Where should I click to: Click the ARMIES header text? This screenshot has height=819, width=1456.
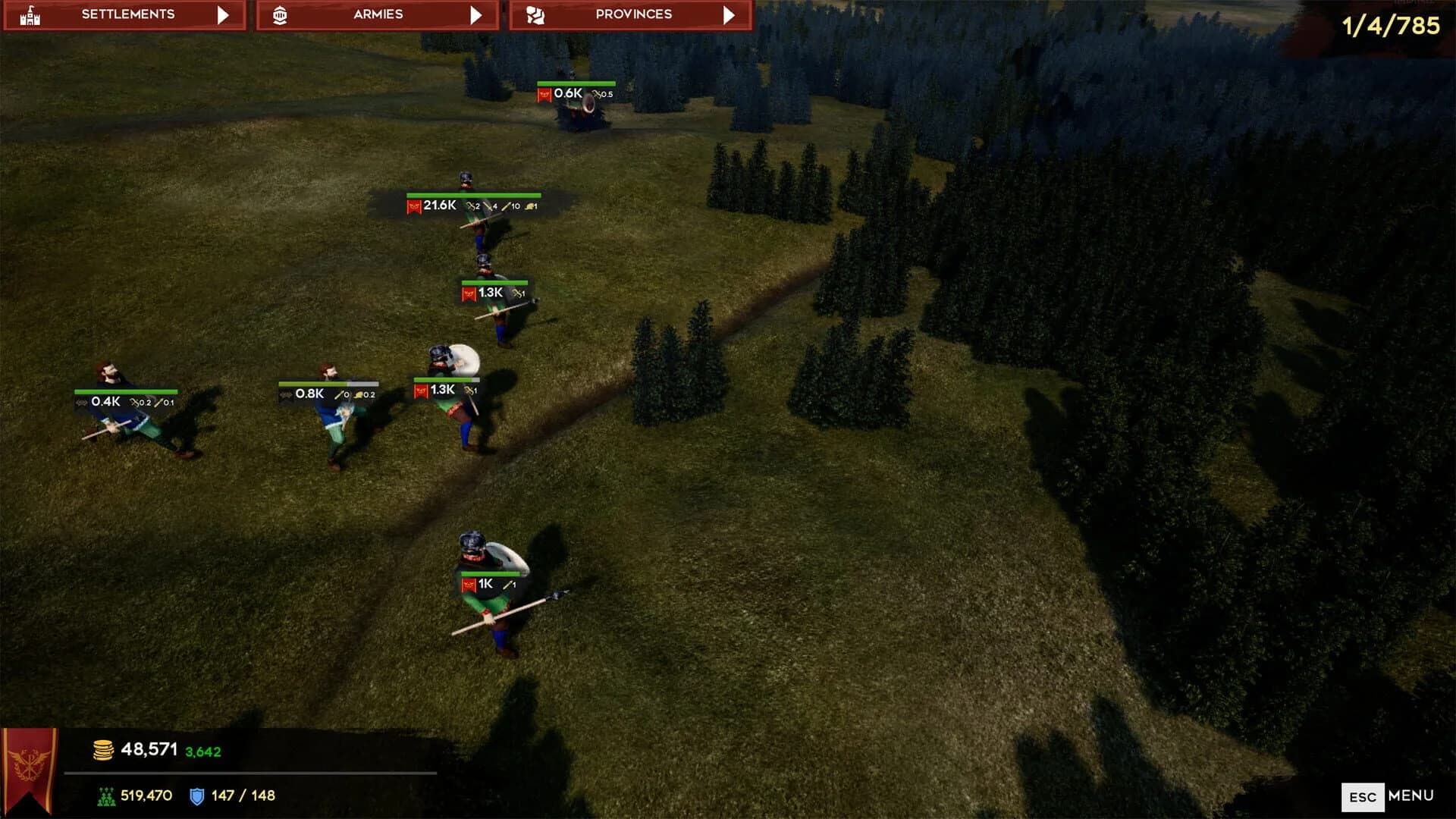(x=377, y=13)
